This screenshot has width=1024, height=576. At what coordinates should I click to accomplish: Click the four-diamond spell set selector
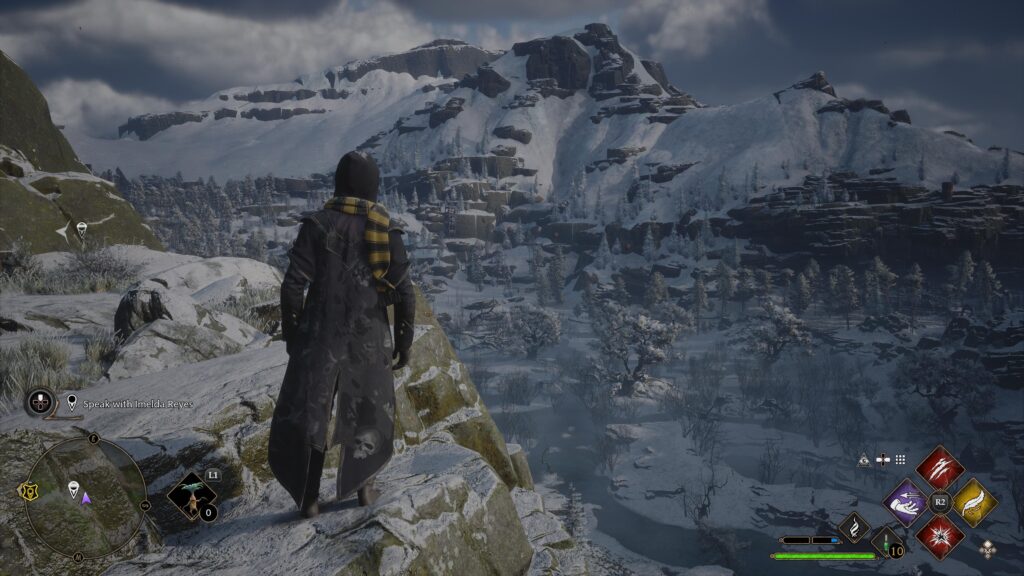tap(988, 548)
